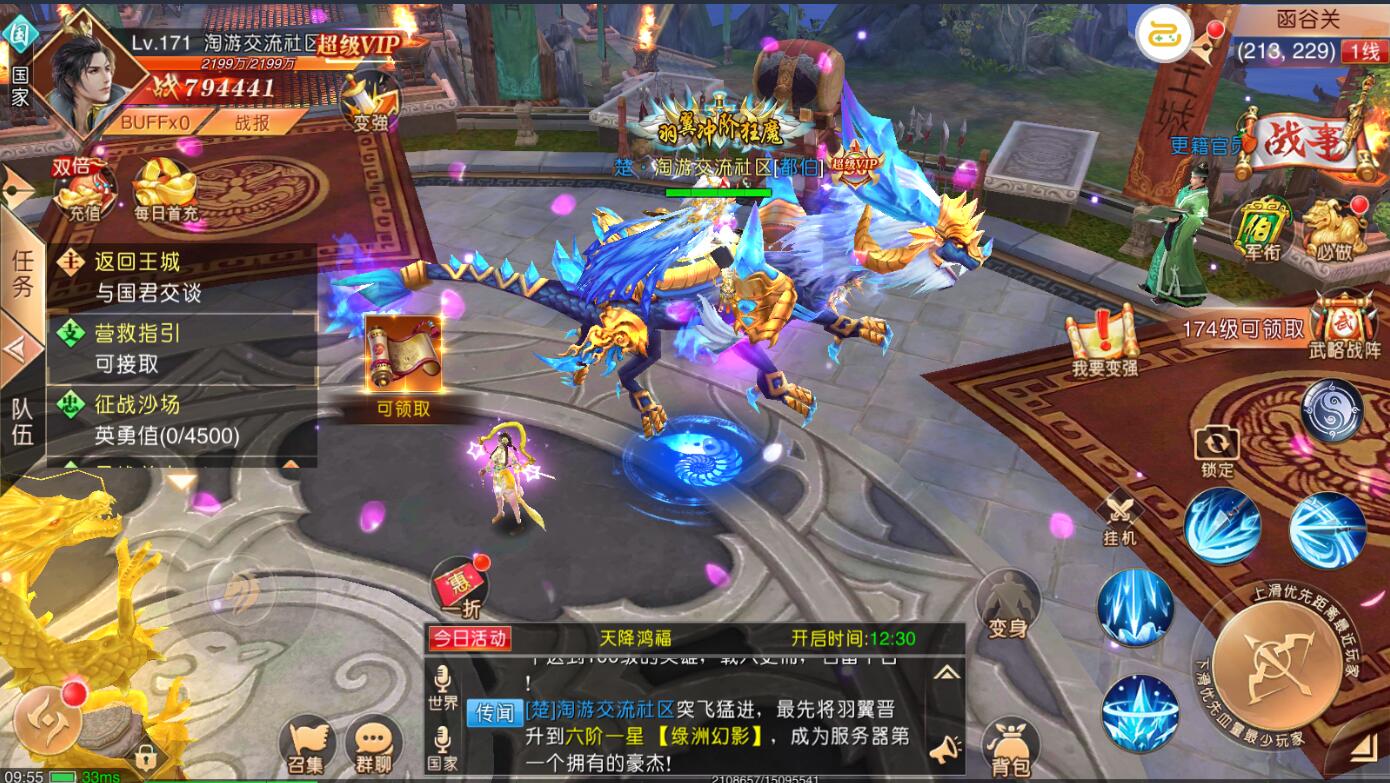Open the 武略战阵 icon
The width and height of the screenshot is (1390, 783).
click(x=1345, y=325)
